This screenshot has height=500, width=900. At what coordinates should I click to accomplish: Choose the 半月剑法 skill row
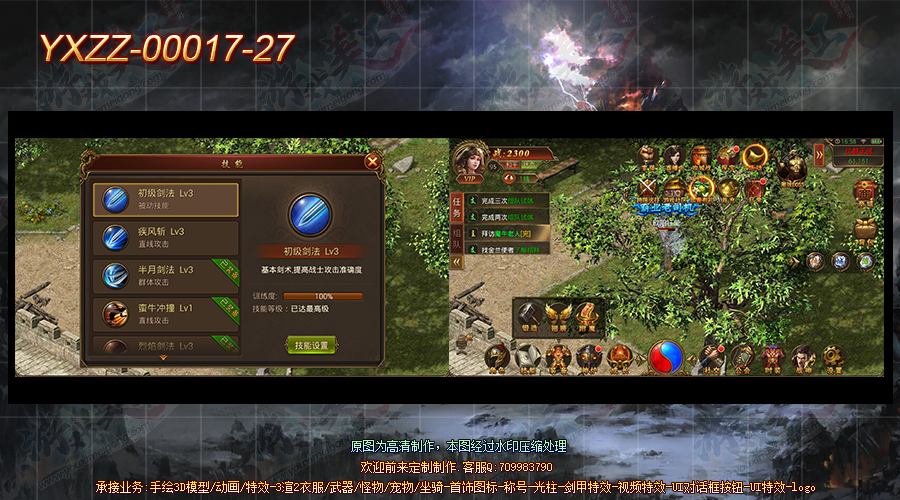click(x=166, y=275)
